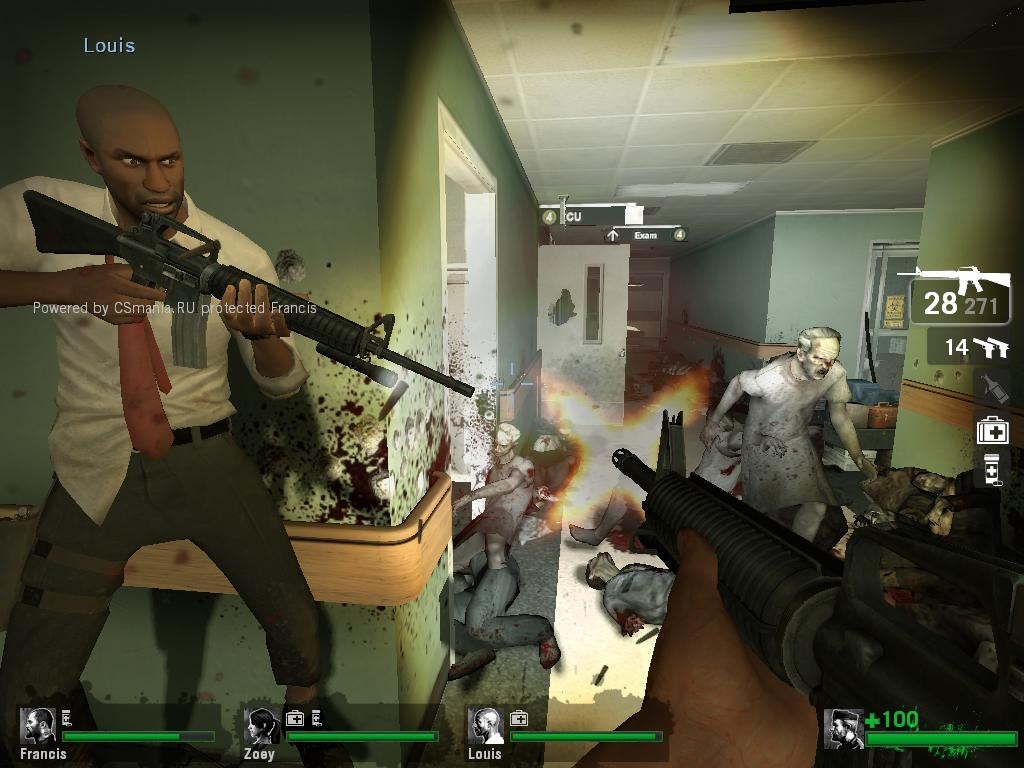Select the pain pills slot
Image resolution: width=1024 pixels, height=768 pixels.
(992, 469)
